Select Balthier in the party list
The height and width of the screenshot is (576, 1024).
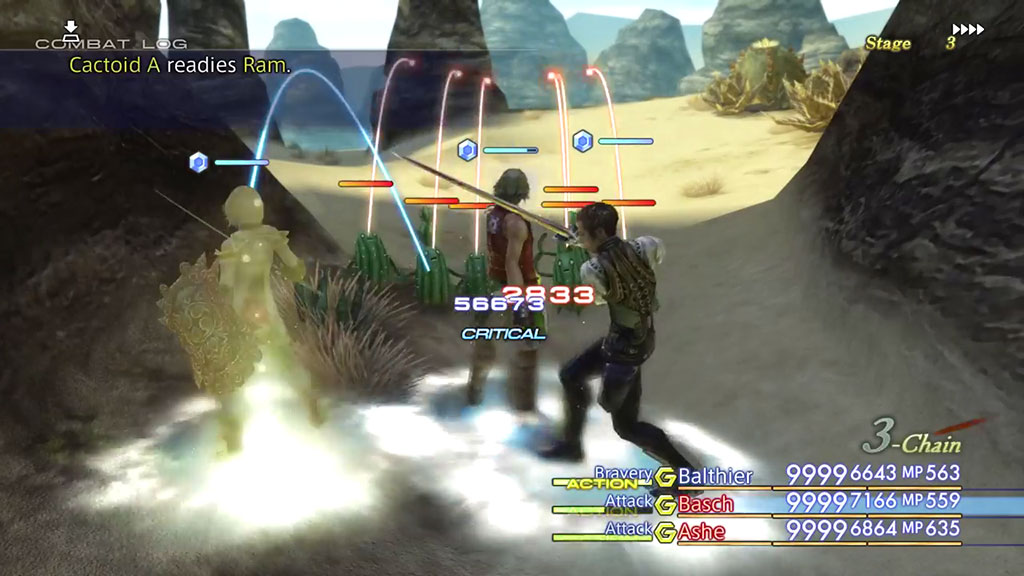715,476
